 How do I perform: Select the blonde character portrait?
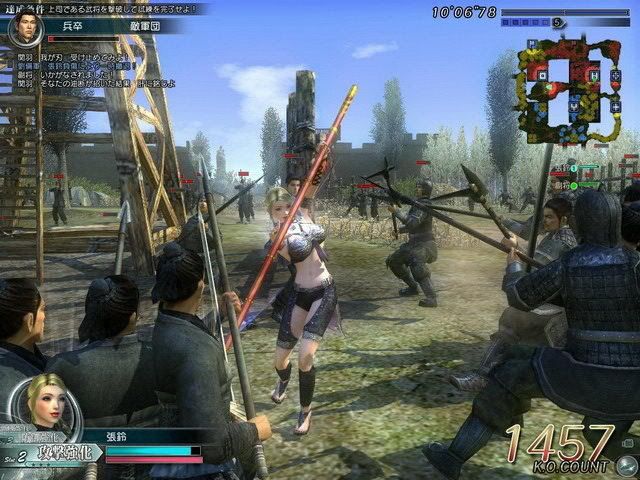(48, 402)
